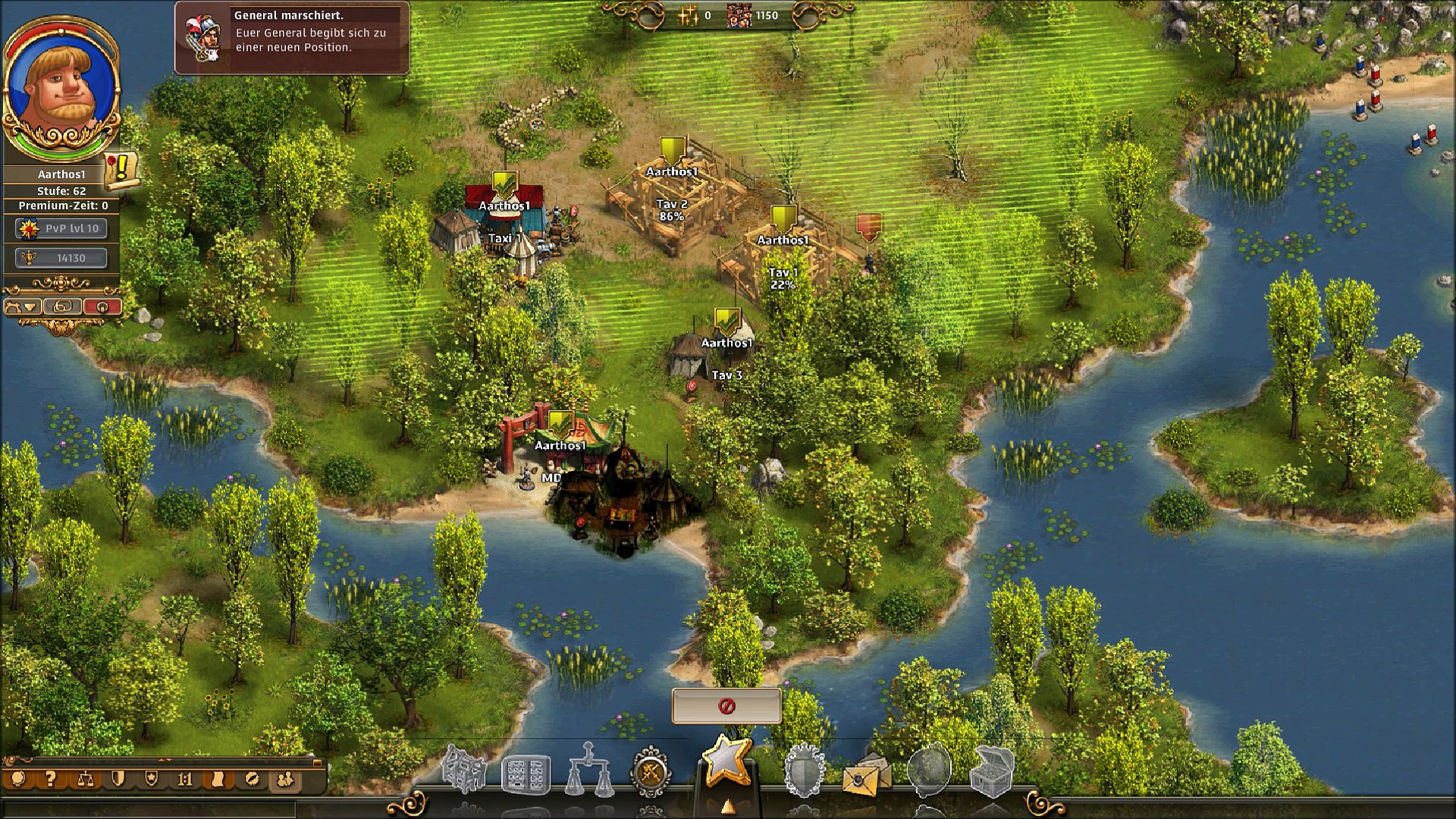Switch to the friends chat tab
1456x819 pixels.
tap(285, 779)
